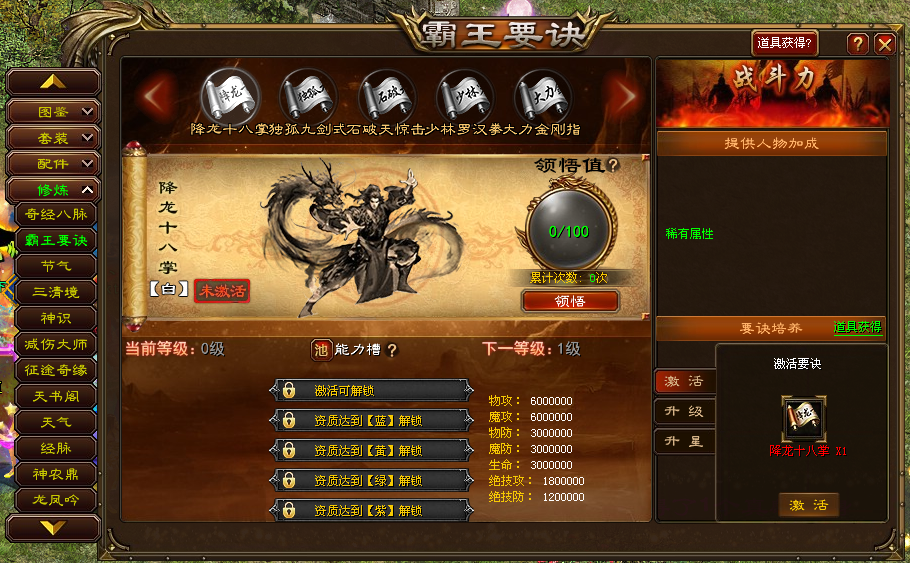
Task: Open 奇经八脉 in the side menu
Action: coord(56,213)
